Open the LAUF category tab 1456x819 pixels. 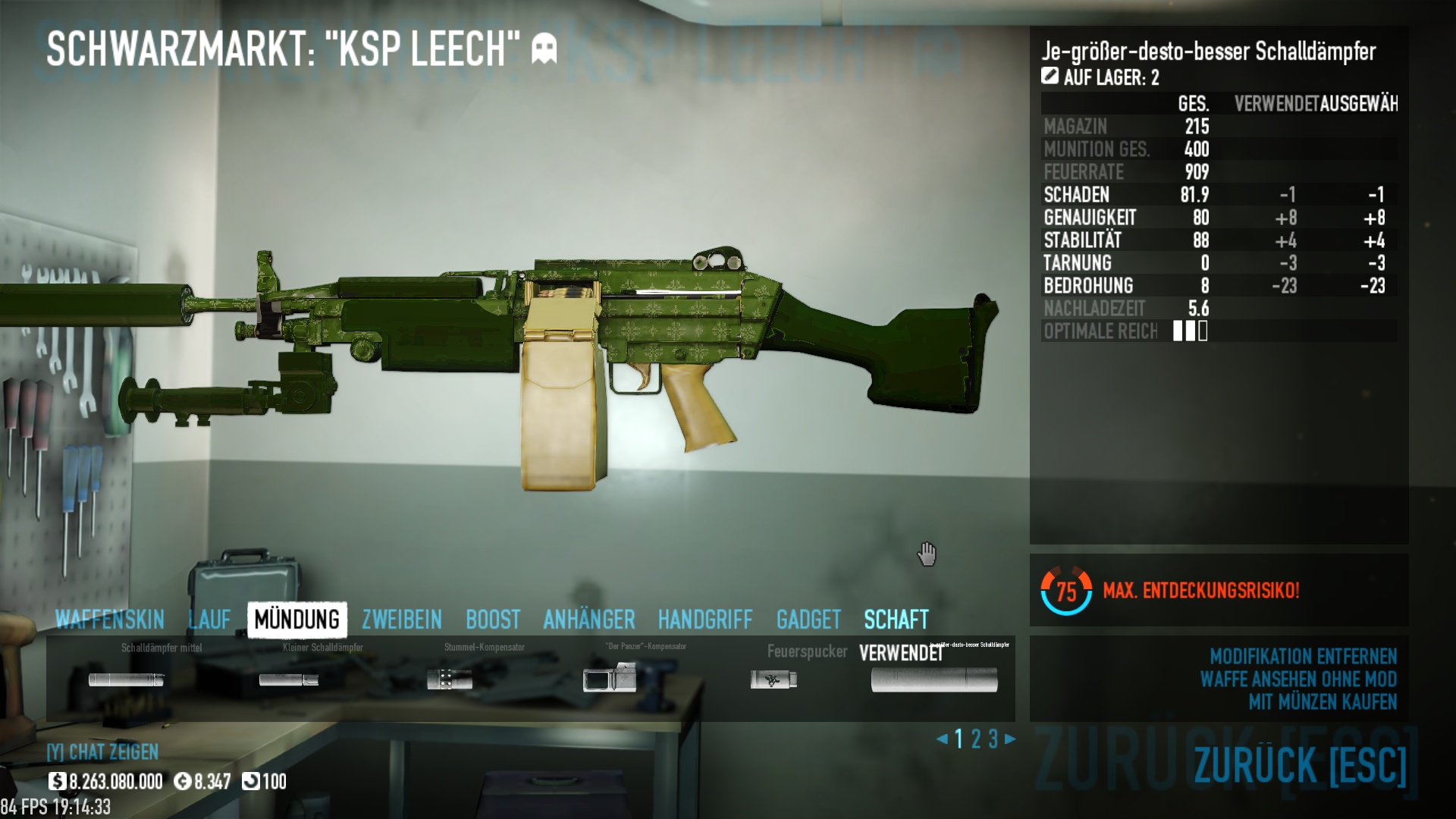[209, 620]
